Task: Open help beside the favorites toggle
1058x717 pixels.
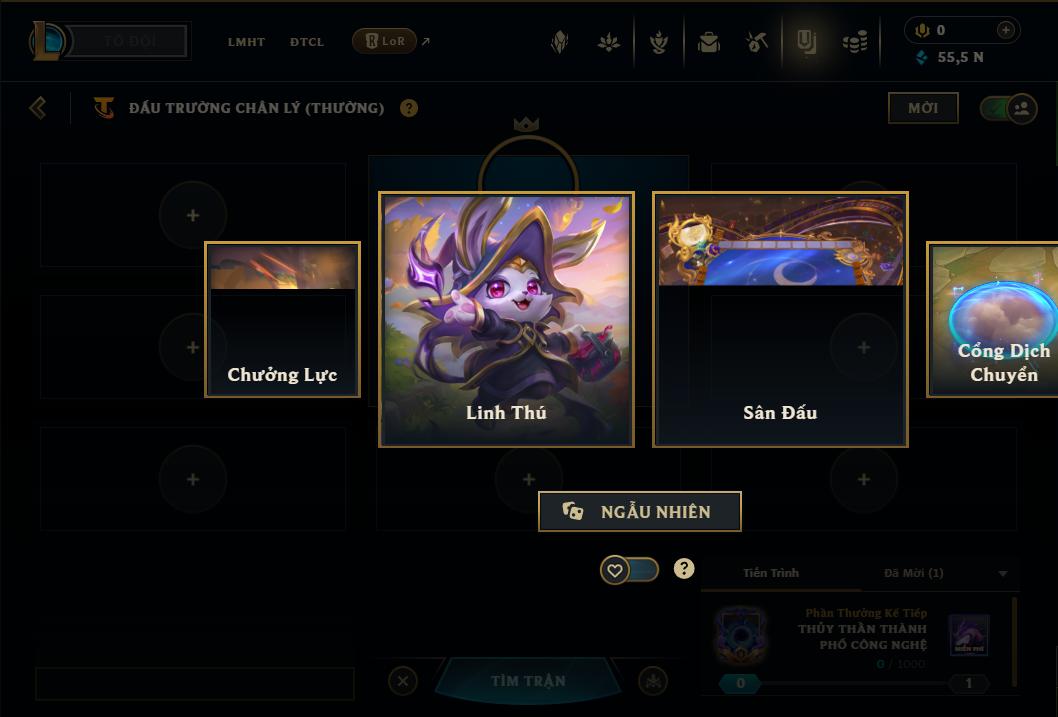Action: point(684,569)
